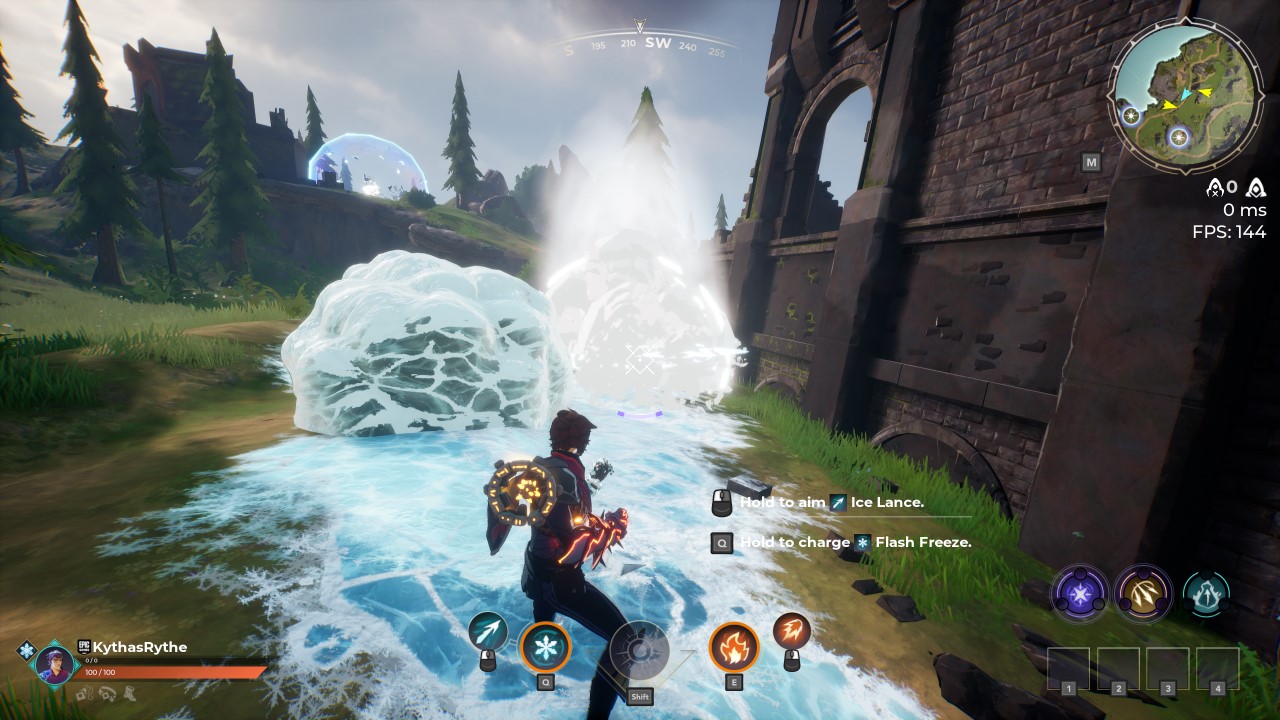
Task: Select the gold talon rune icon
Action: pyautogui.click(x=1142, y=592)
